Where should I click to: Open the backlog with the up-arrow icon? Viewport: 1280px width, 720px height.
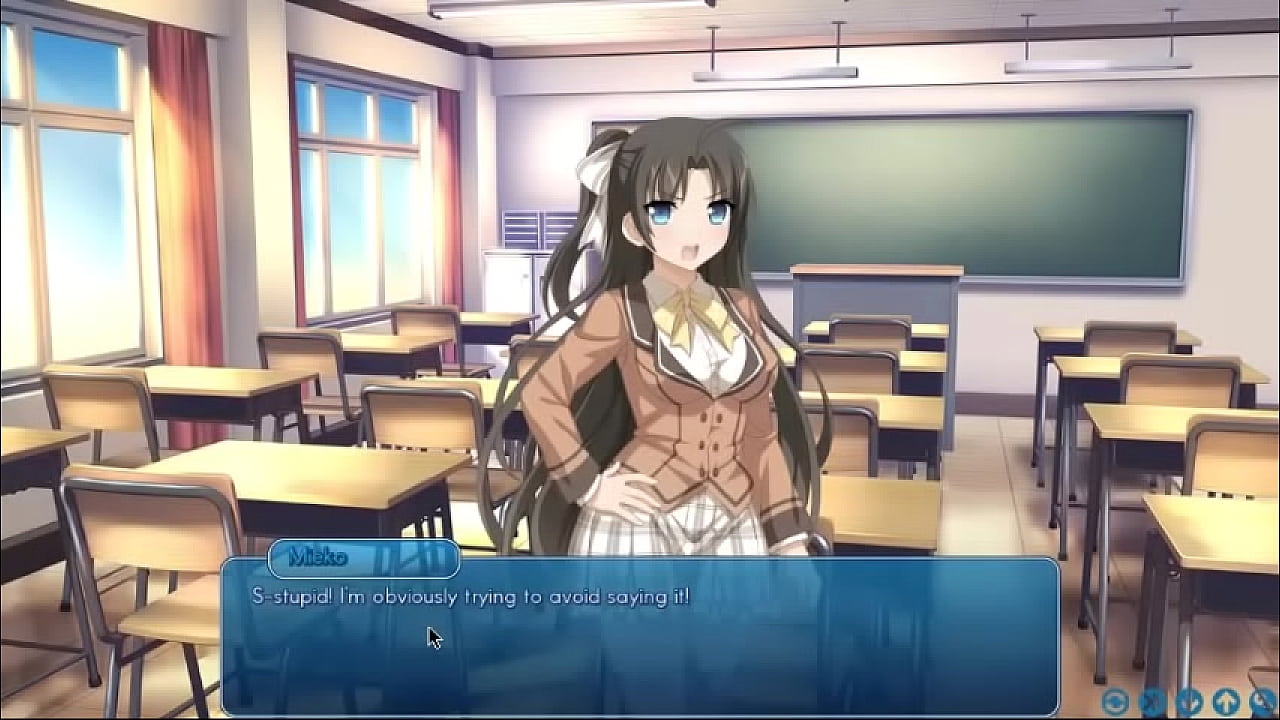[1225, 700]
